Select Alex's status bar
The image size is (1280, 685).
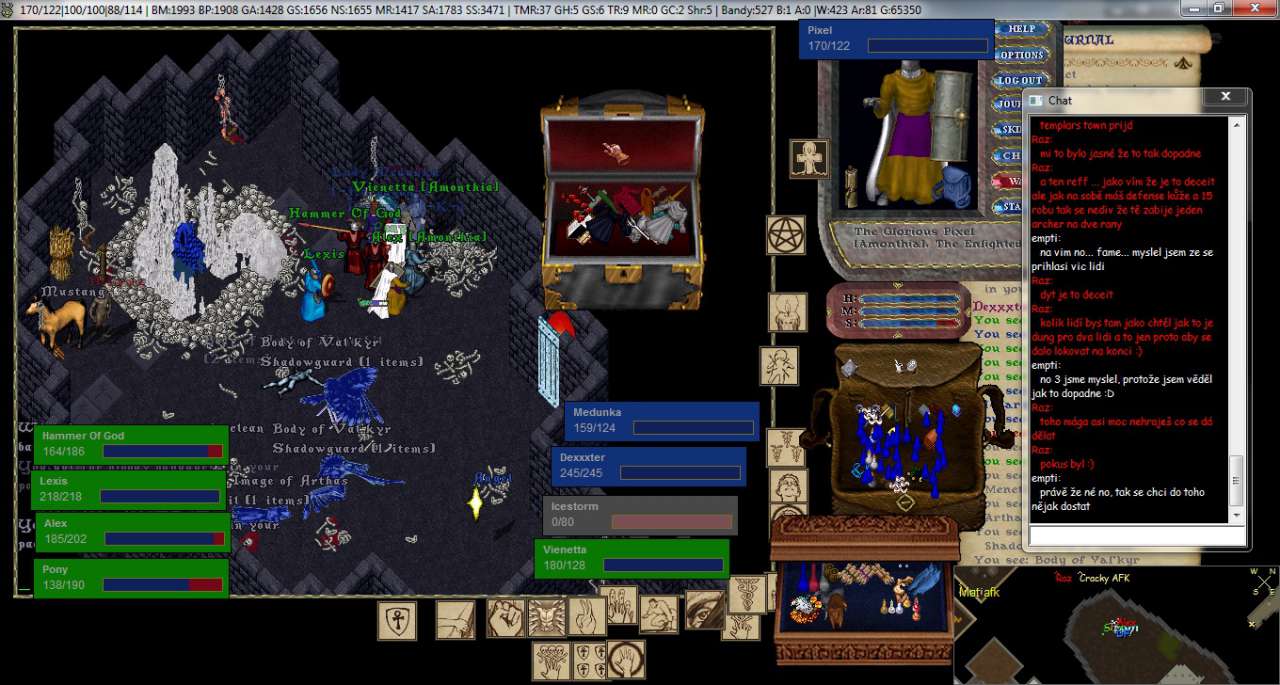pyautogui.click(x=130, y=531)
